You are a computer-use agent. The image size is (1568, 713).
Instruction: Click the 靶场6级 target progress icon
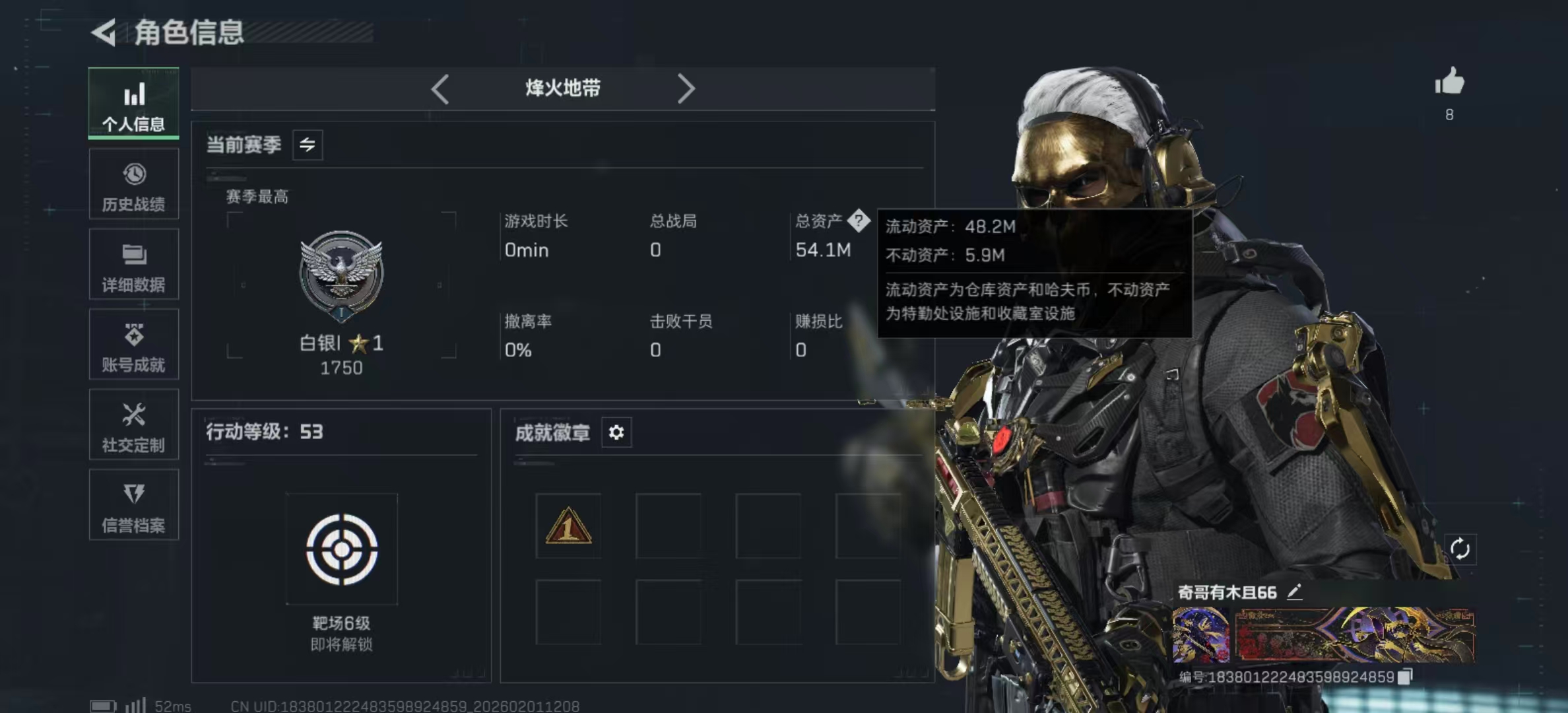(341, 549)
